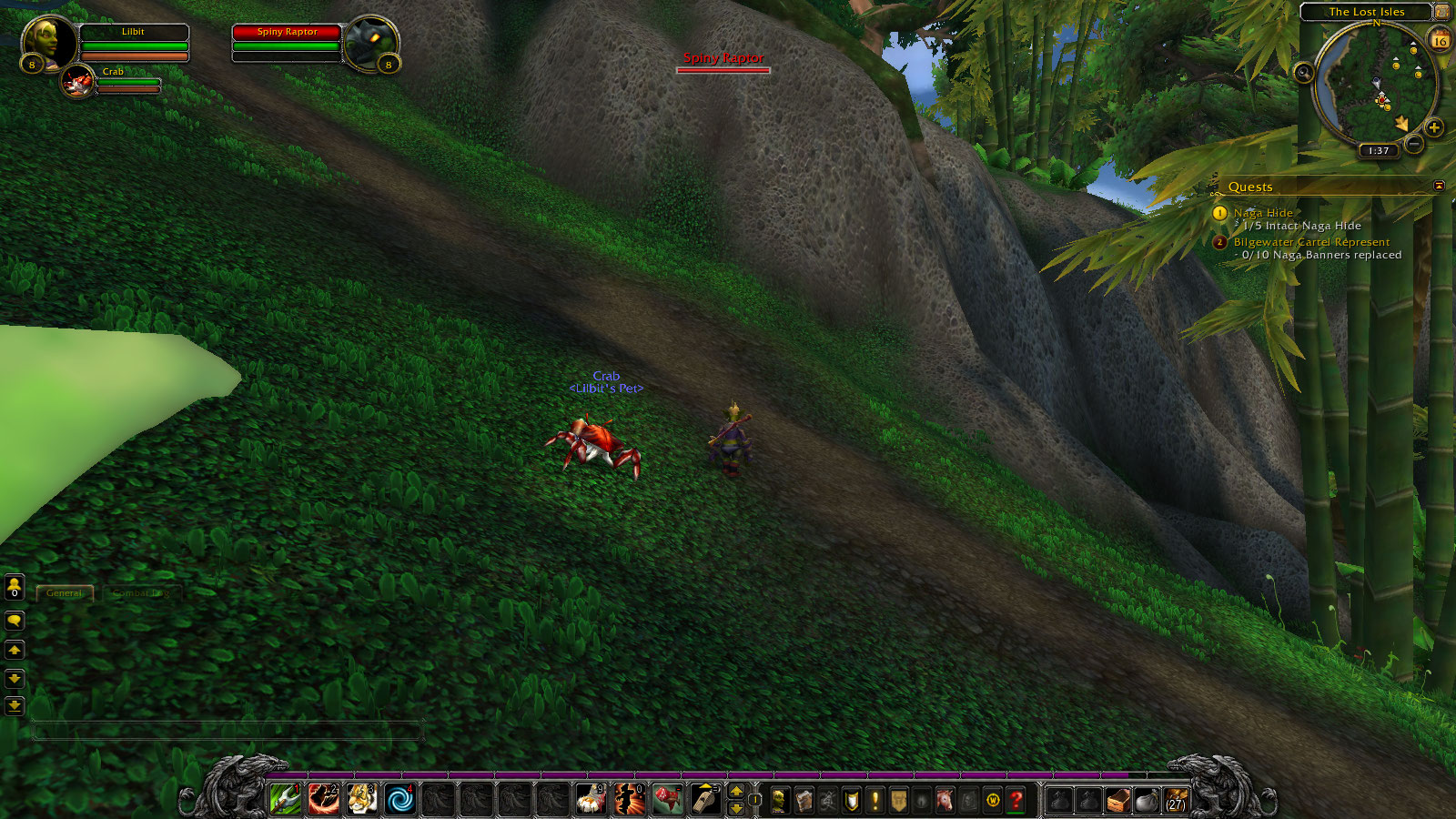Zoom in the minimap with plus button
The image size is (1456, 819).
[1434, 127]
